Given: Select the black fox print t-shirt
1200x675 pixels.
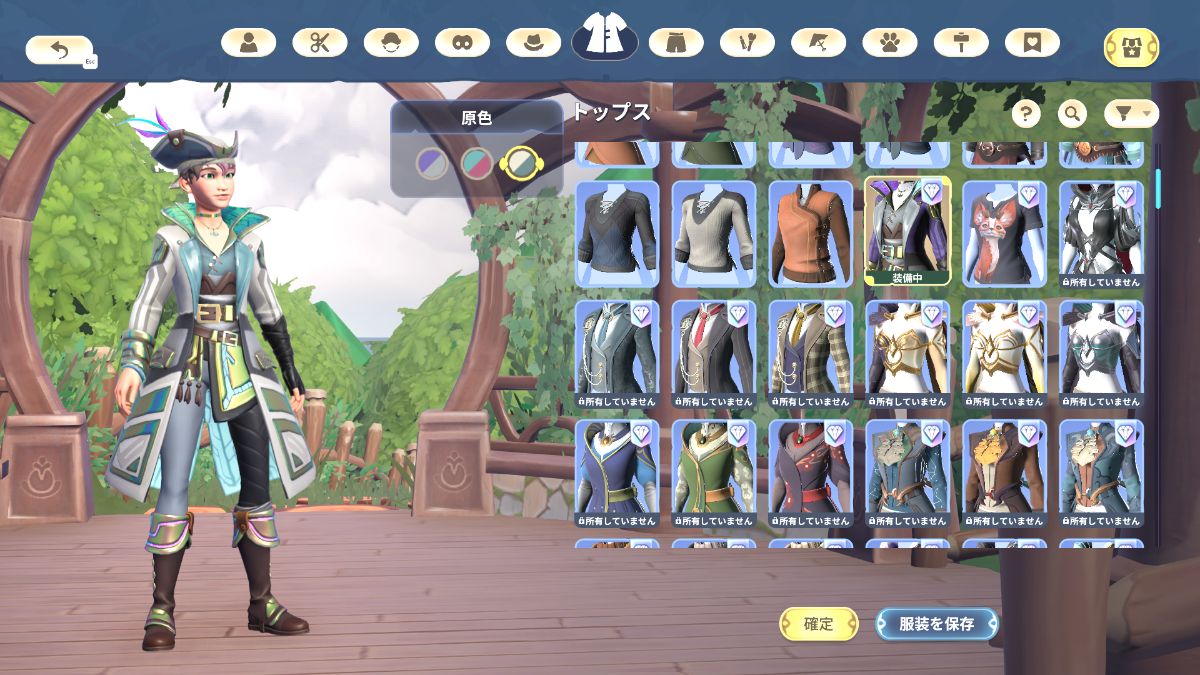Looking at the screenshot, I should pos(1004,232).
